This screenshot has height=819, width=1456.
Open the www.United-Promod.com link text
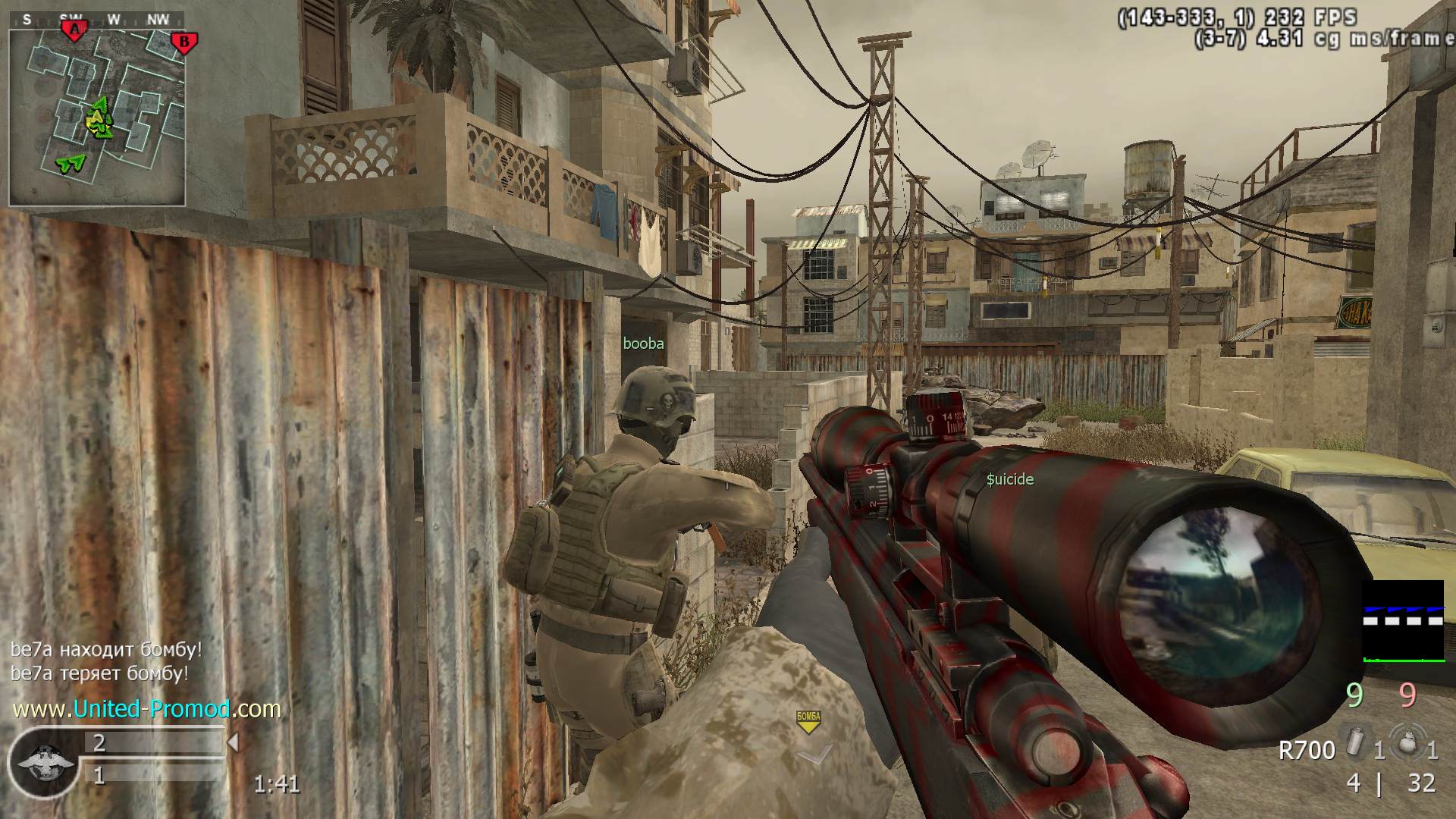(x=147, y=709)
